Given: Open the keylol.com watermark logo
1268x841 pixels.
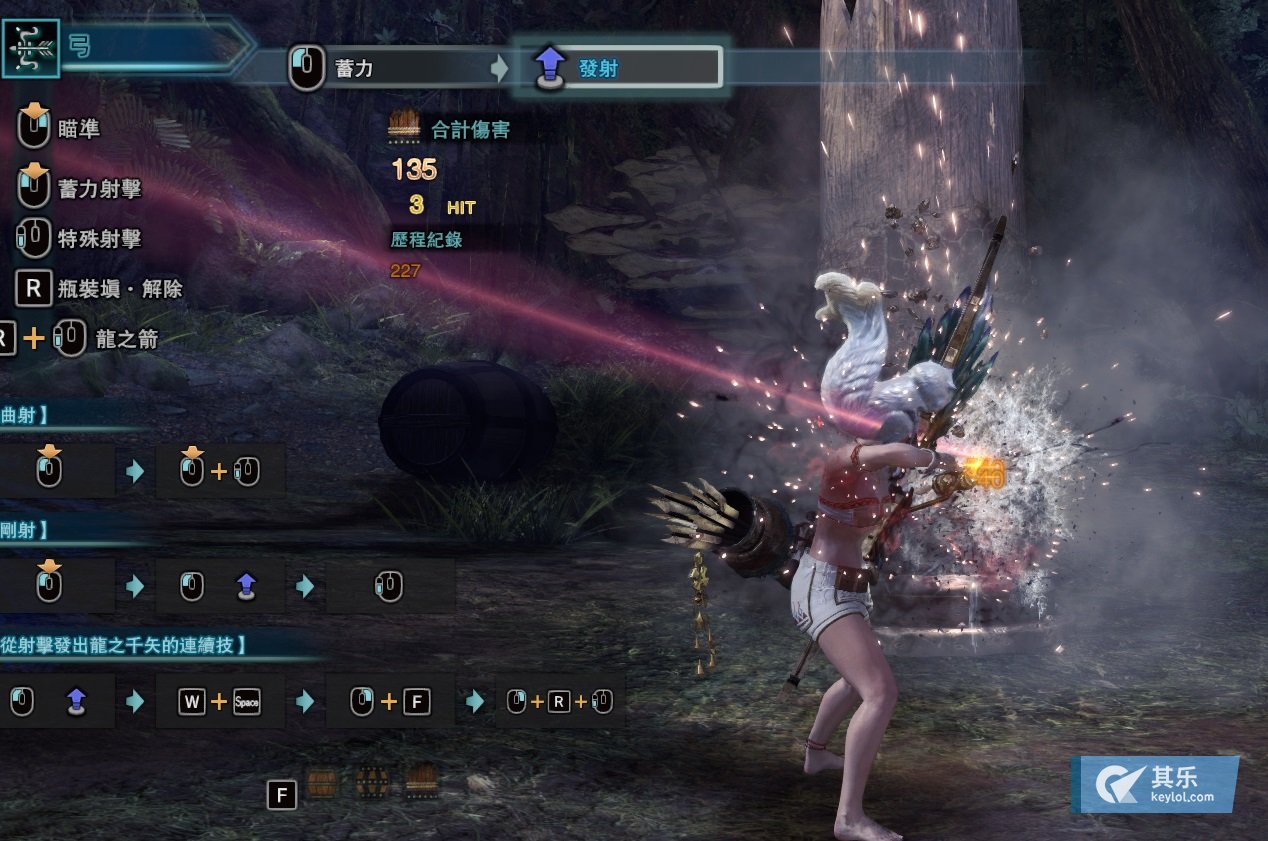Looking at the screenshot, I should tap(1154, 784).
